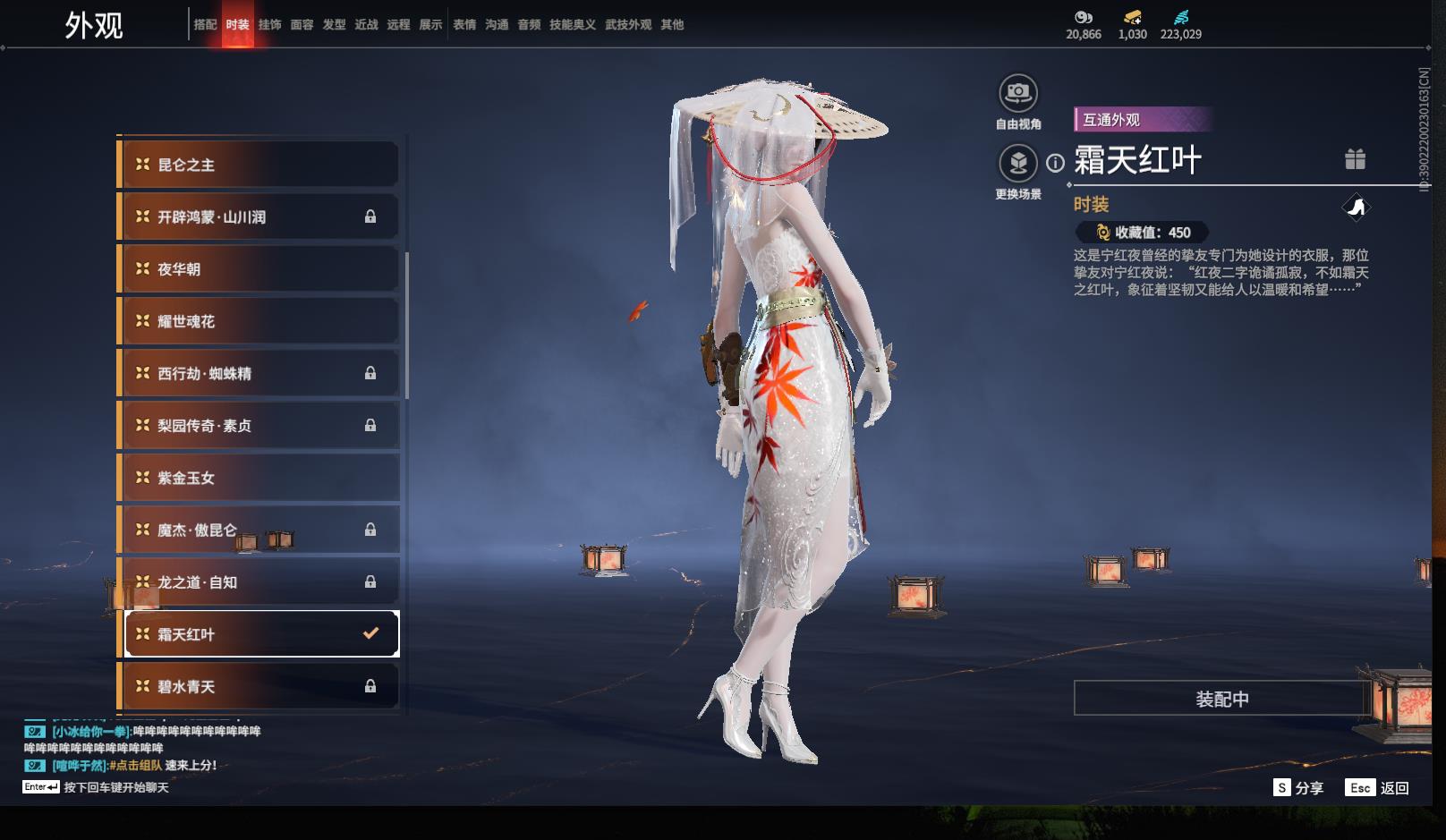
Task: Pick the 夜华朝 outfit
Action: coord(259,269)
